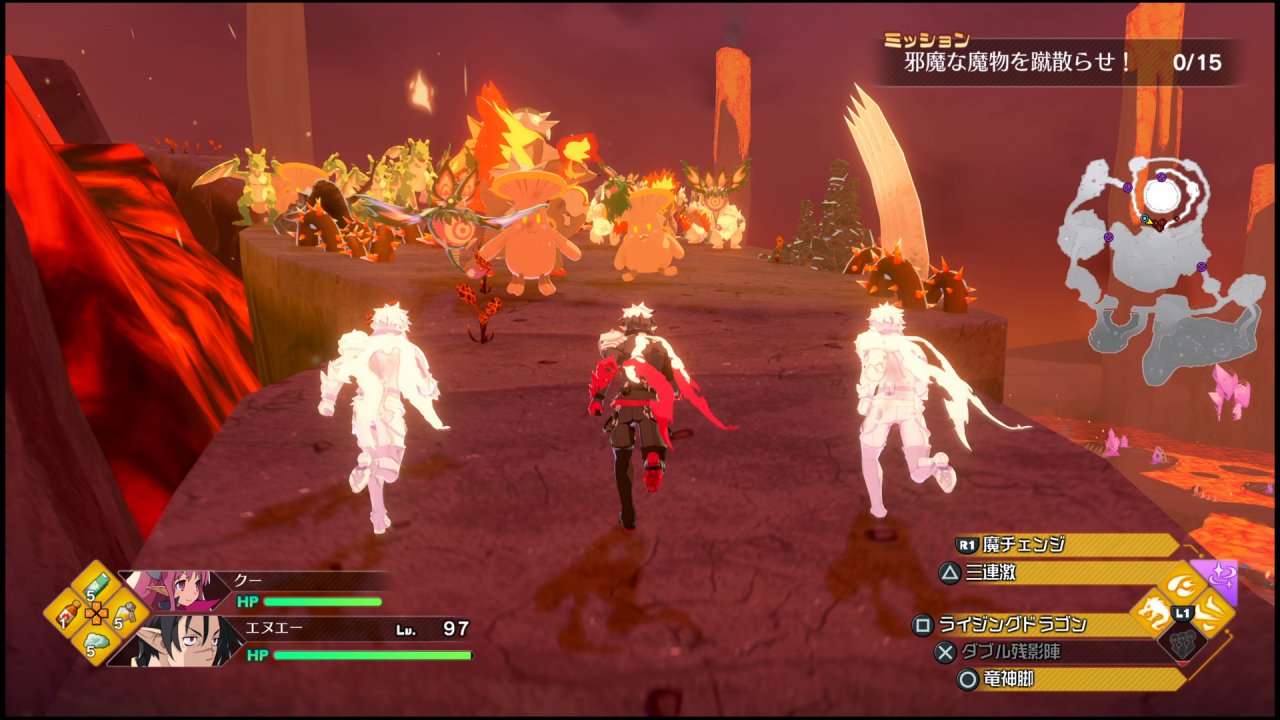This screenshot has height=720, width=1280.
Task: Use the pale green stone item
Action: pos(95,642)
